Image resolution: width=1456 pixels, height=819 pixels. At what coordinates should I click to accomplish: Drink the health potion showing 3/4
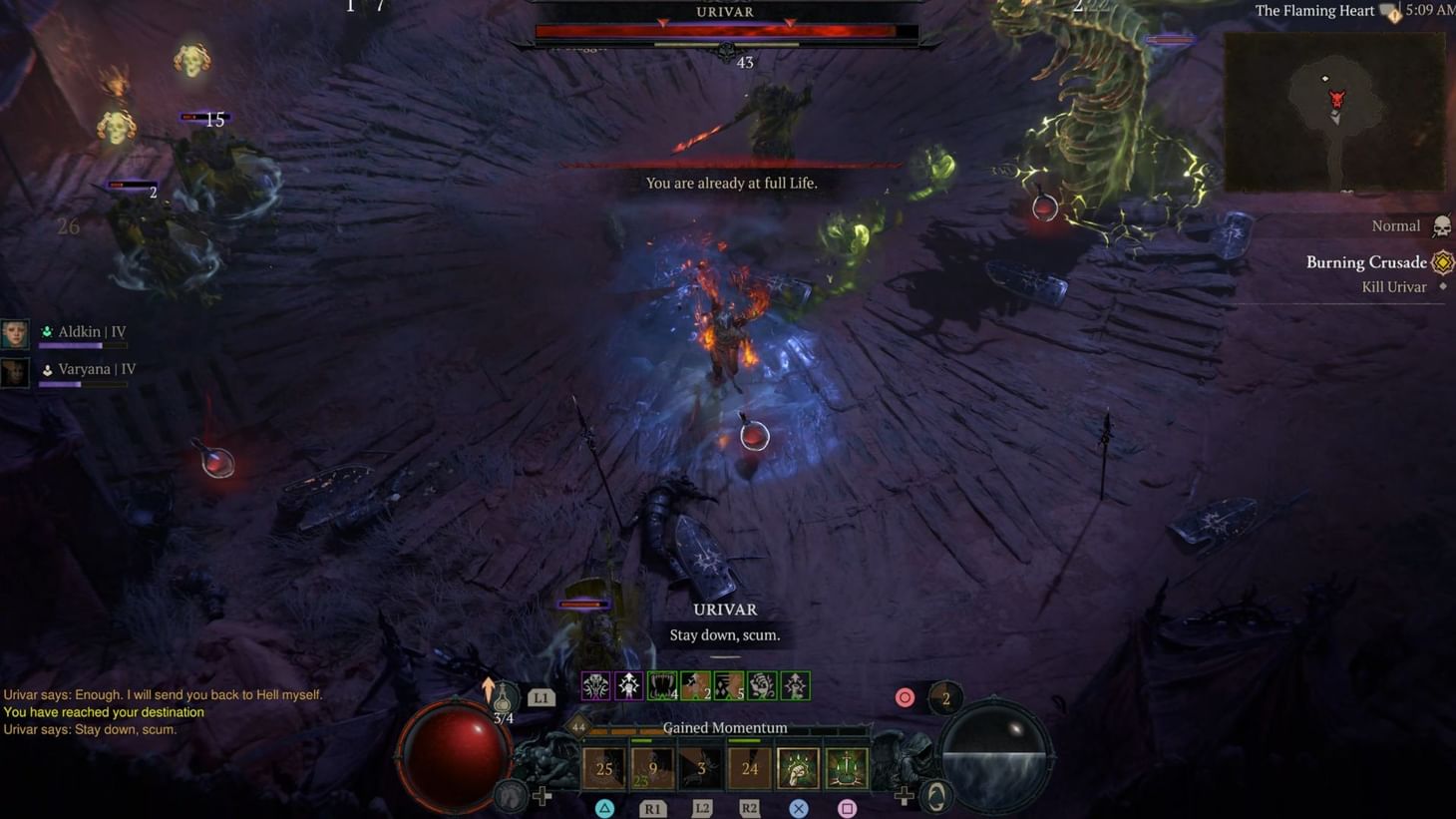click(x=506, y=698)
